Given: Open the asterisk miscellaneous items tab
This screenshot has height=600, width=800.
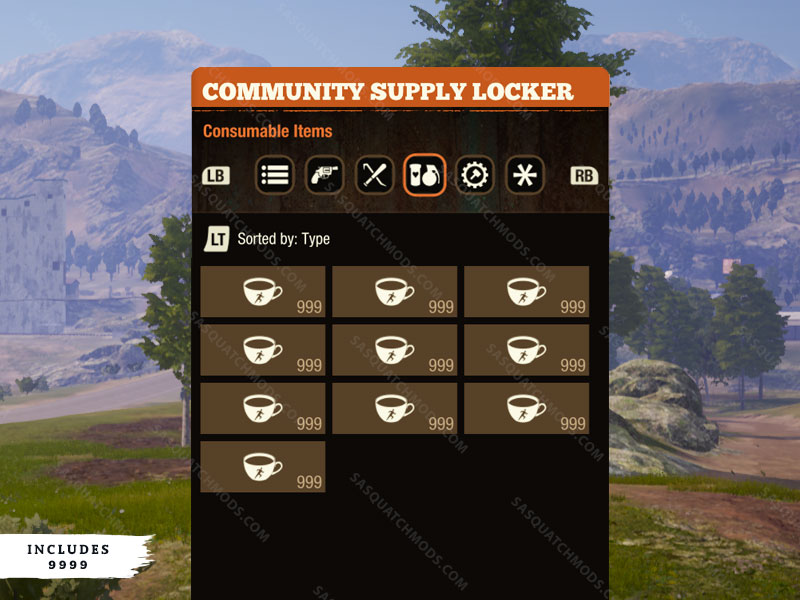Looking at the screenshot, I should (524, 175).
